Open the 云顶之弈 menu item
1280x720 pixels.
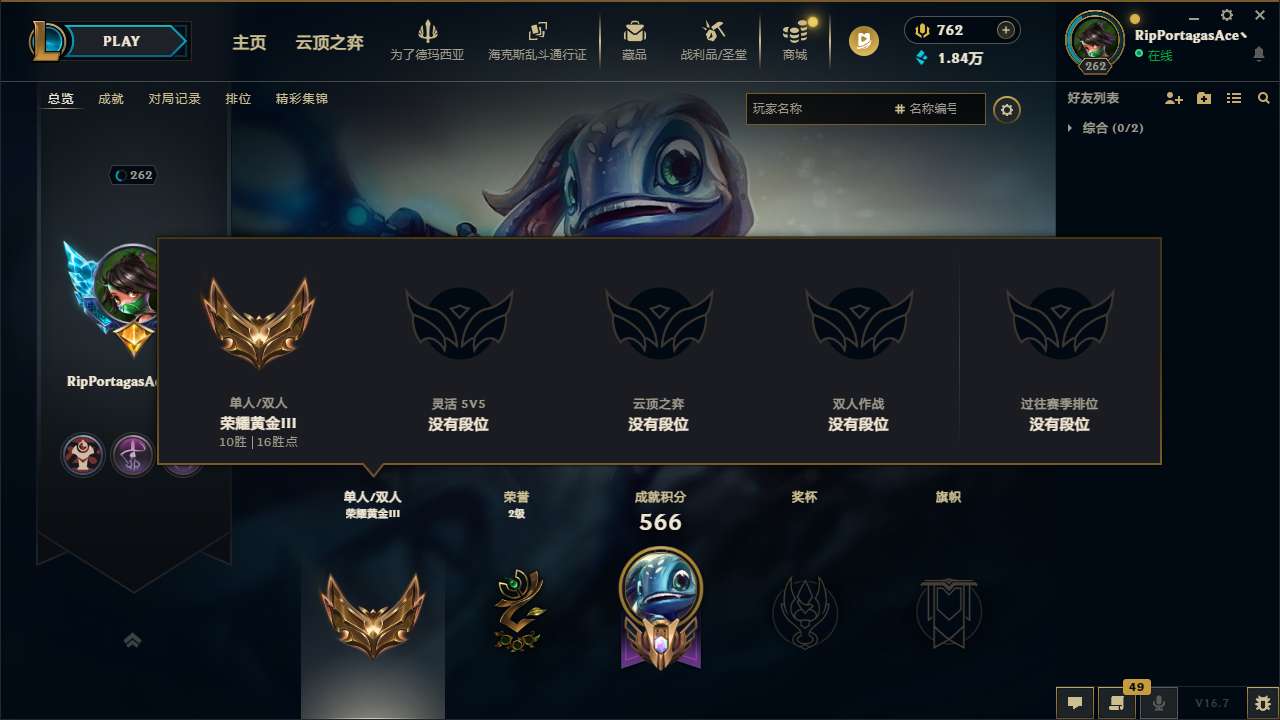pos(318,43)
